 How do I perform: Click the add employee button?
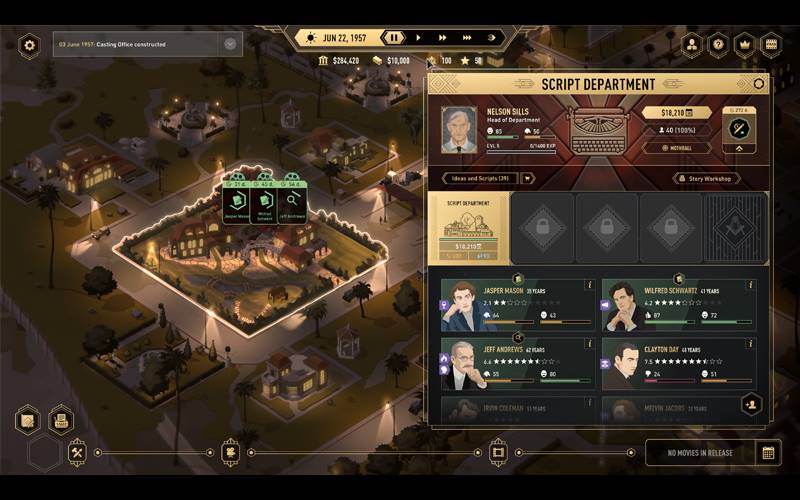751,403
